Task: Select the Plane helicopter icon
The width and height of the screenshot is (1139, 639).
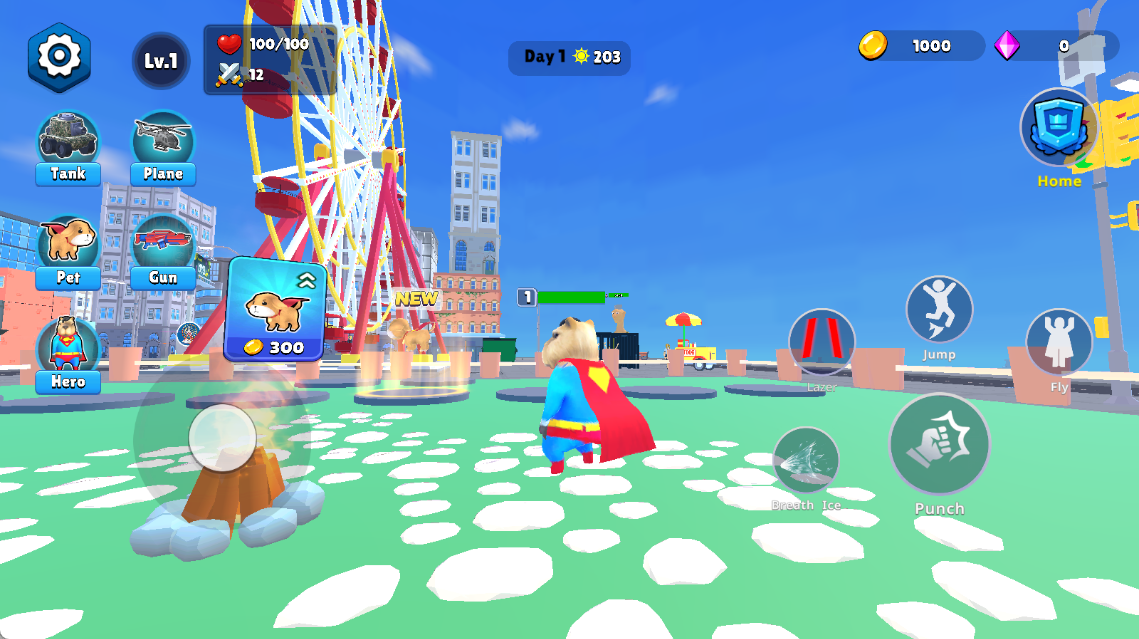Action: [163, 146]
